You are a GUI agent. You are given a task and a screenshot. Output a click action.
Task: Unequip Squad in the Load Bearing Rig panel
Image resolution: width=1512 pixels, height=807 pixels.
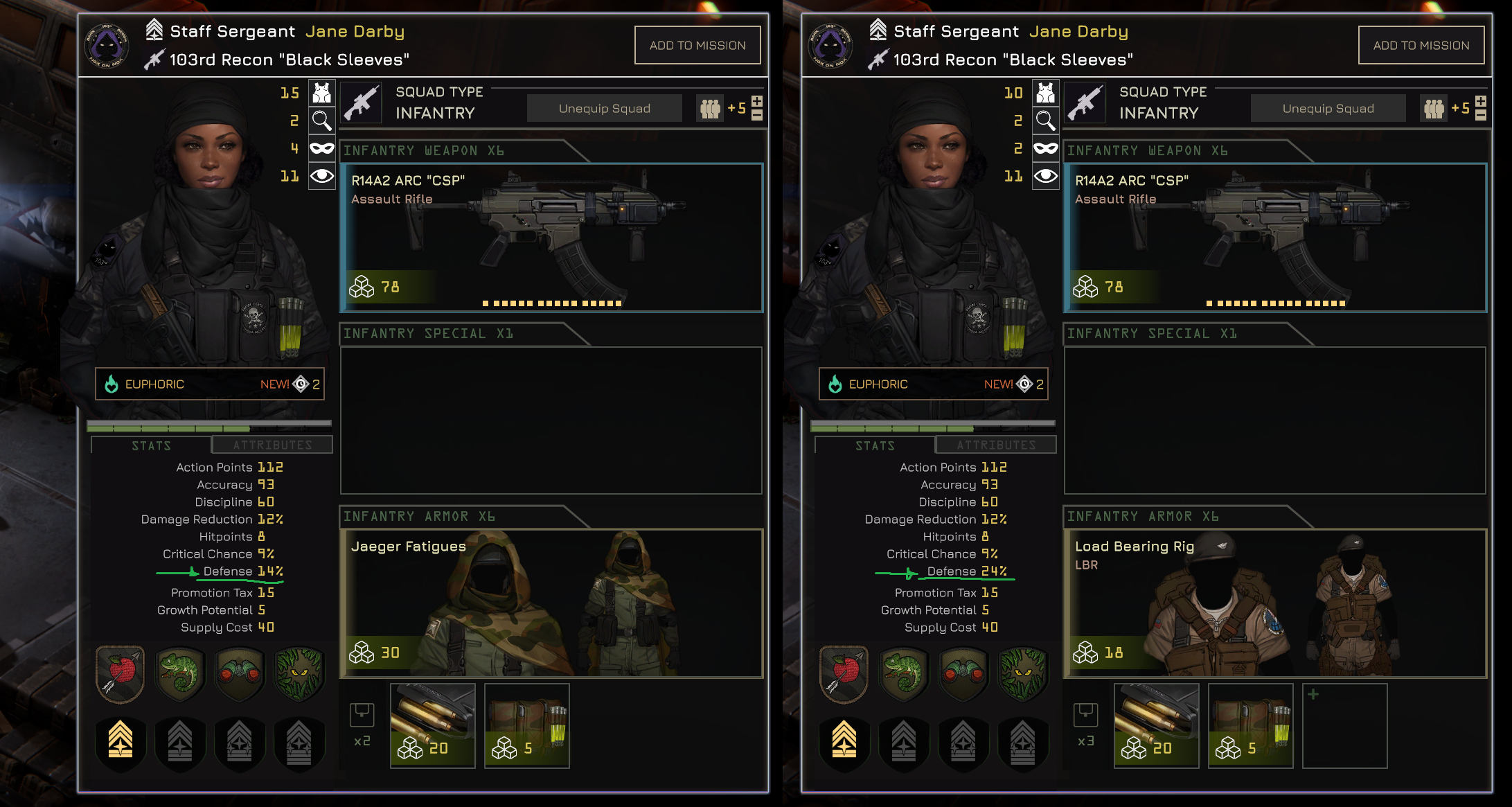[x=1328, y=109]
